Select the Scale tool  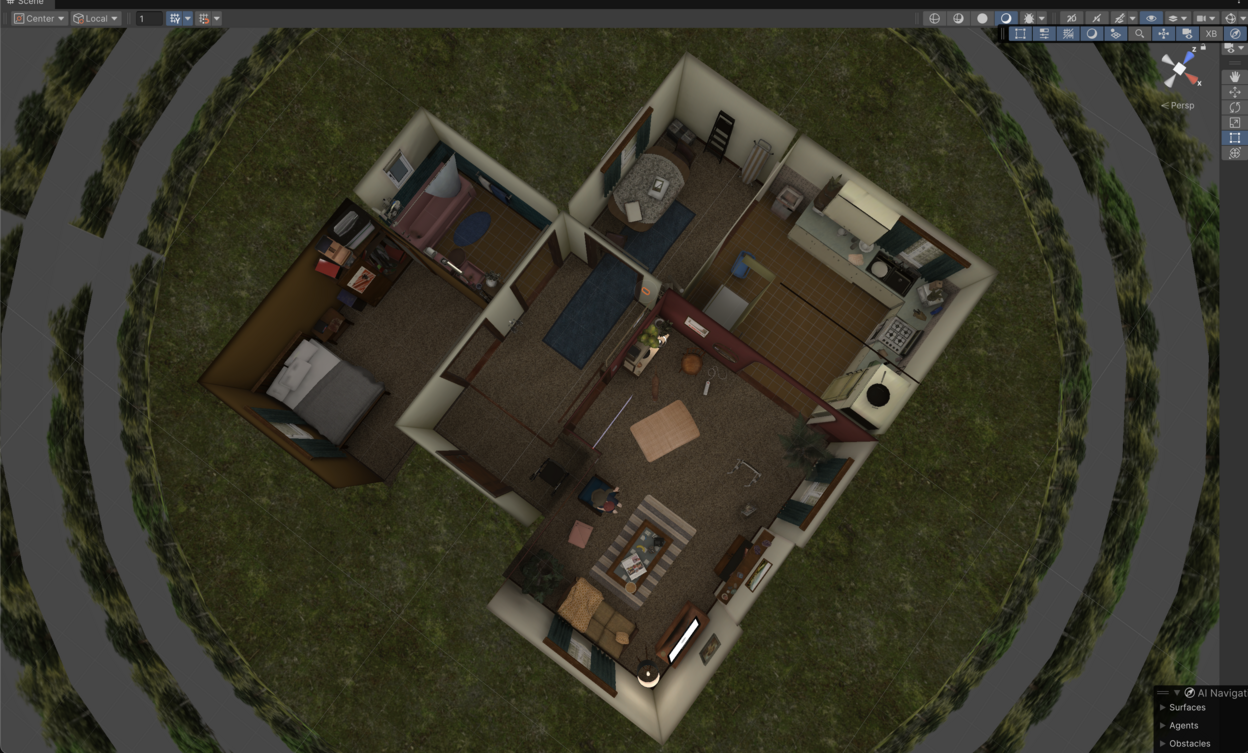coord(1235,123)
